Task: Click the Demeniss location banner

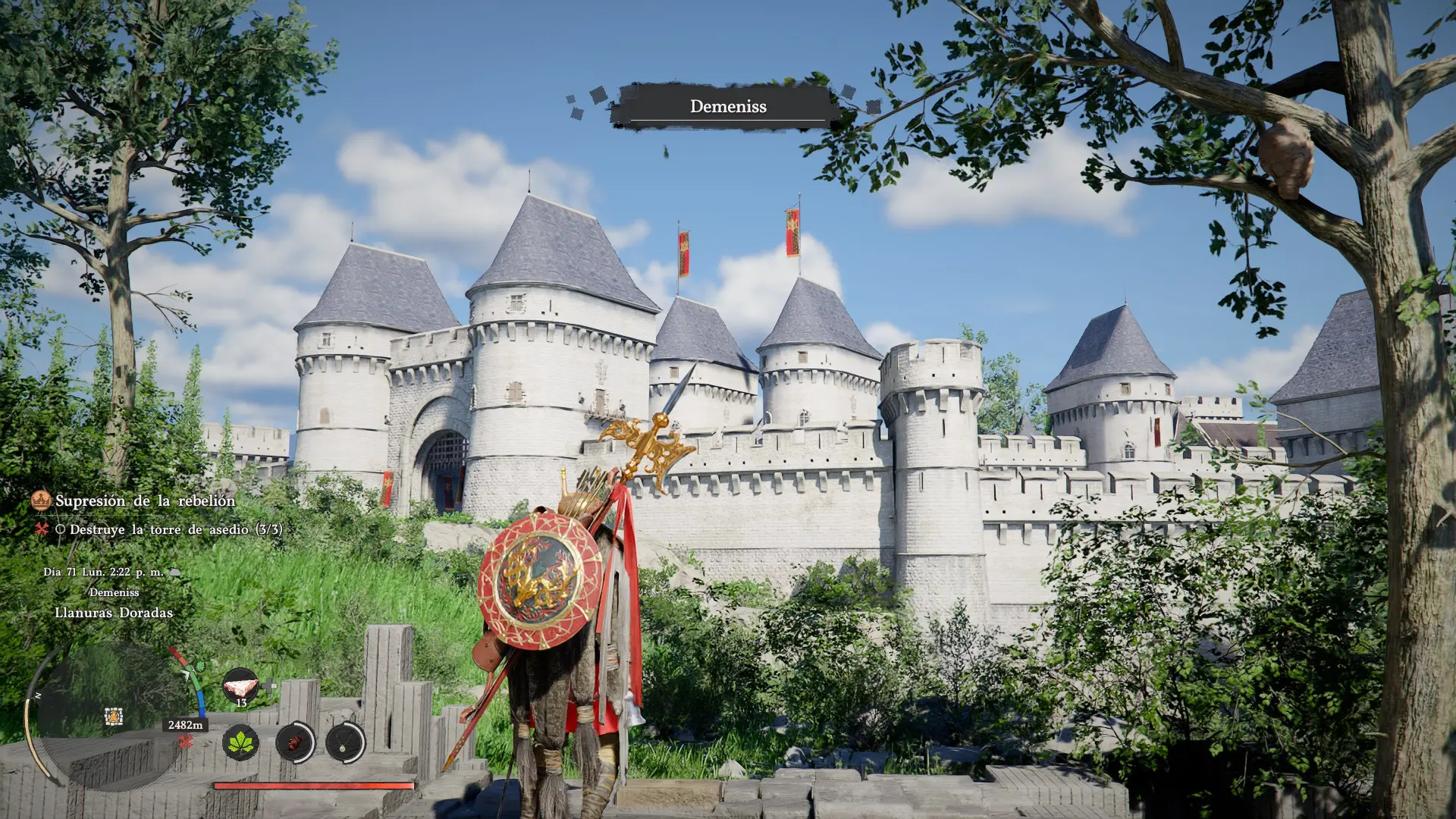Action: [x=727, y=107]
